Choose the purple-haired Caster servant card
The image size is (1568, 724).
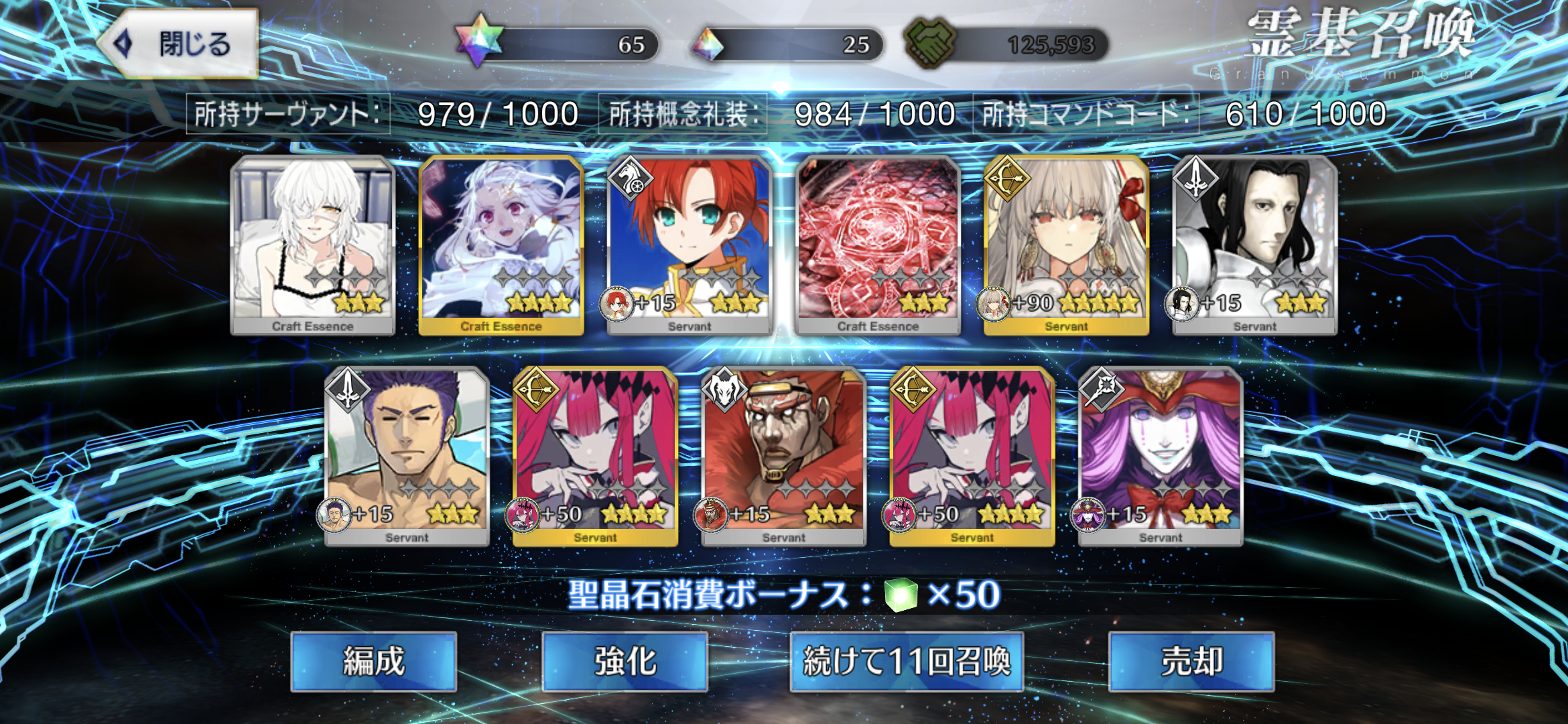point(1161,456)
